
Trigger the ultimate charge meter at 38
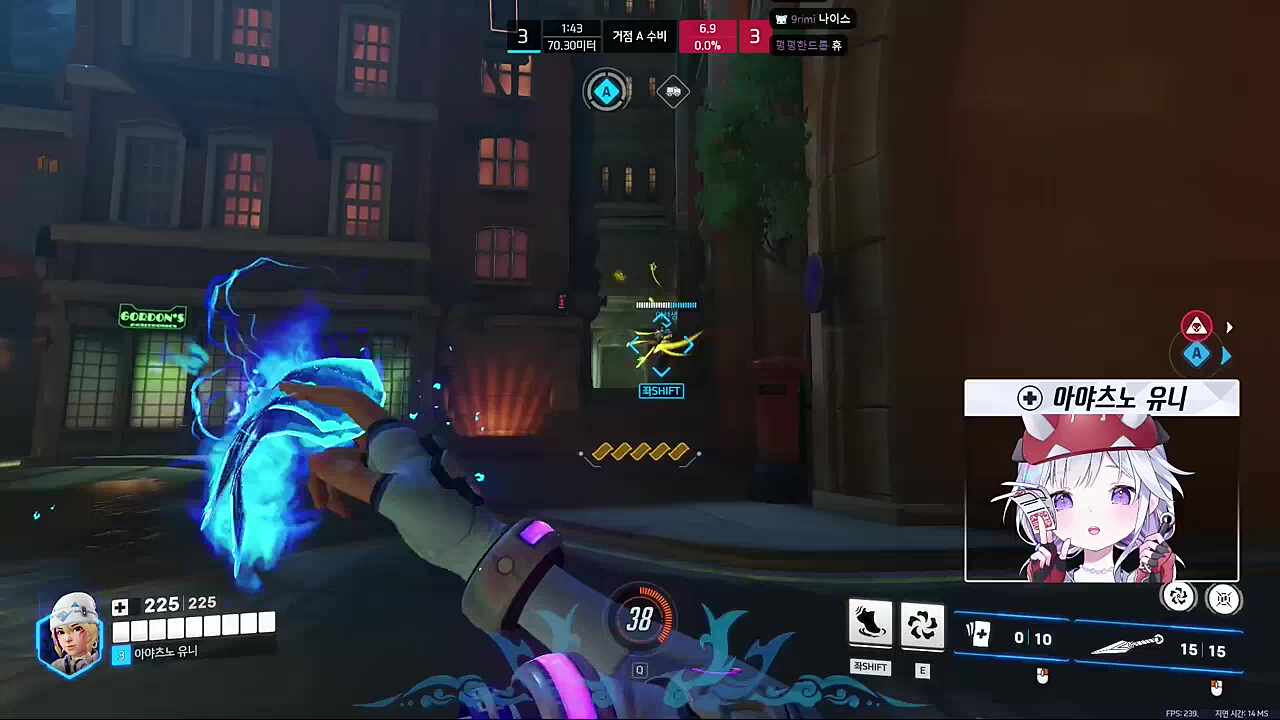click(x=640, y=620)
